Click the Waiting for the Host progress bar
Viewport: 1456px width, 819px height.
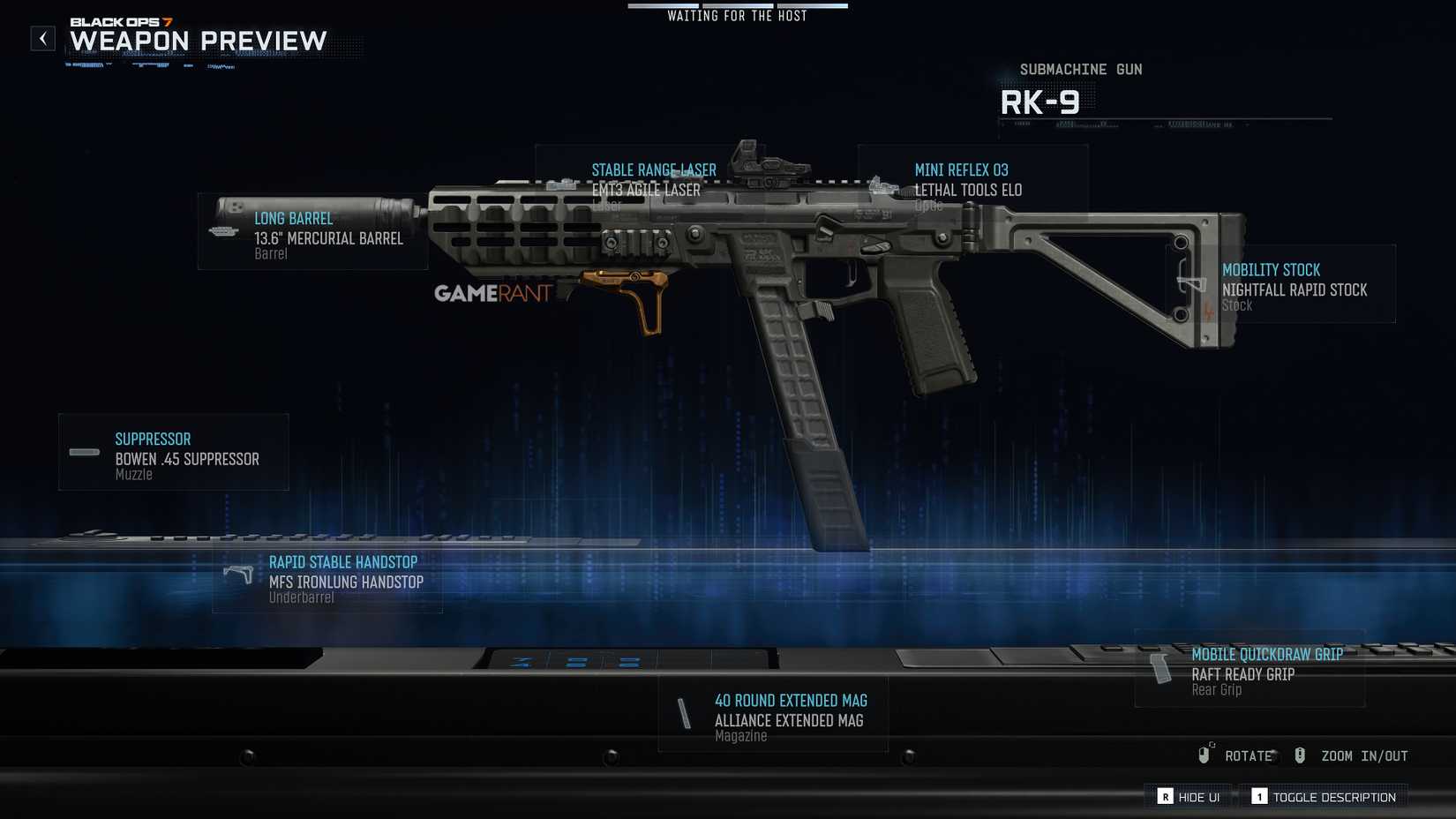click(737, 5)
